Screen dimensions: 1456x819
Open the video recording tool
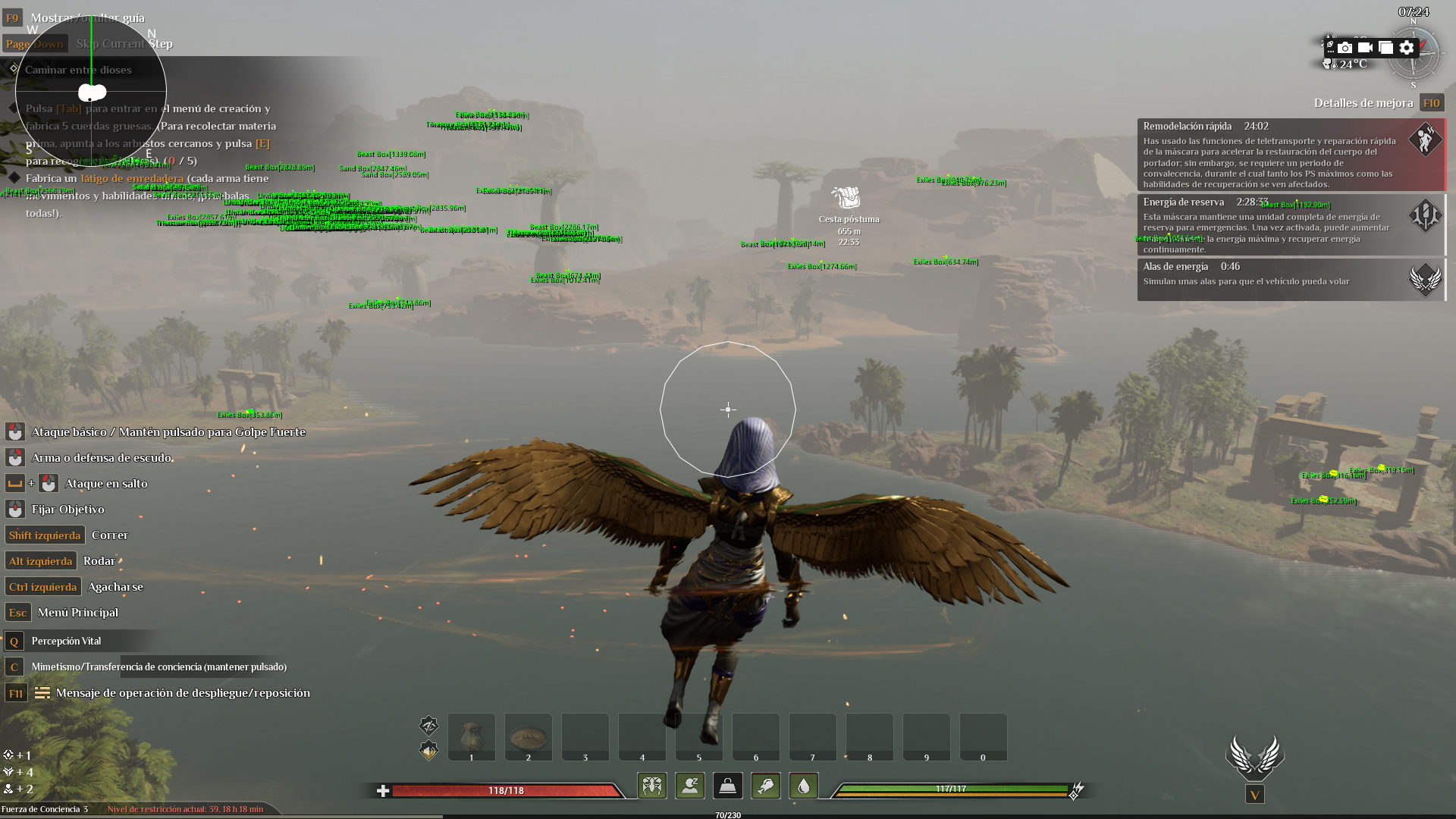tap(1365, 47)
